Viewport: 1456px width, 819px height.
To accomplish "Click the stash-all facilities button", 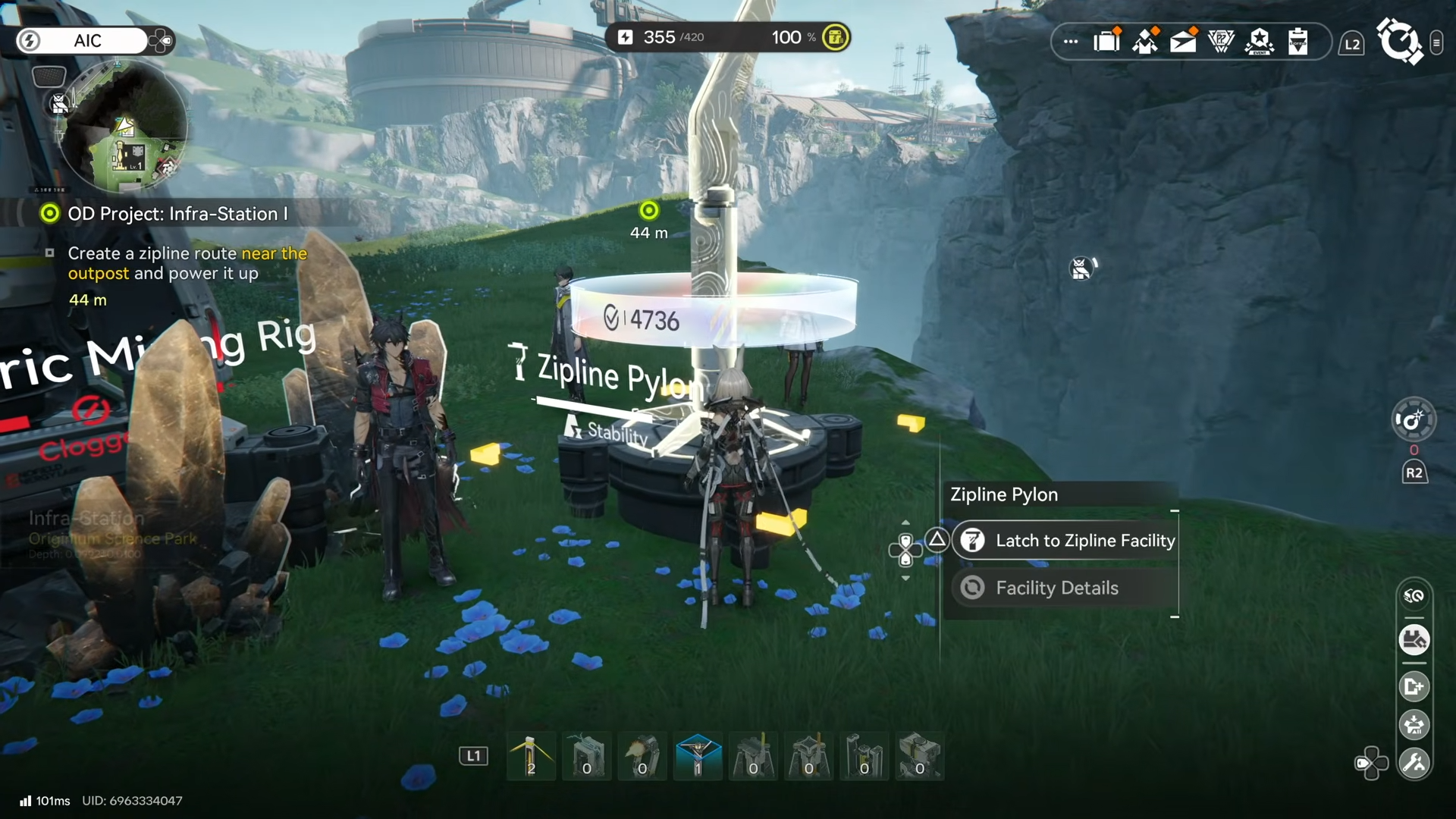I will click(x=1414, y=640).
